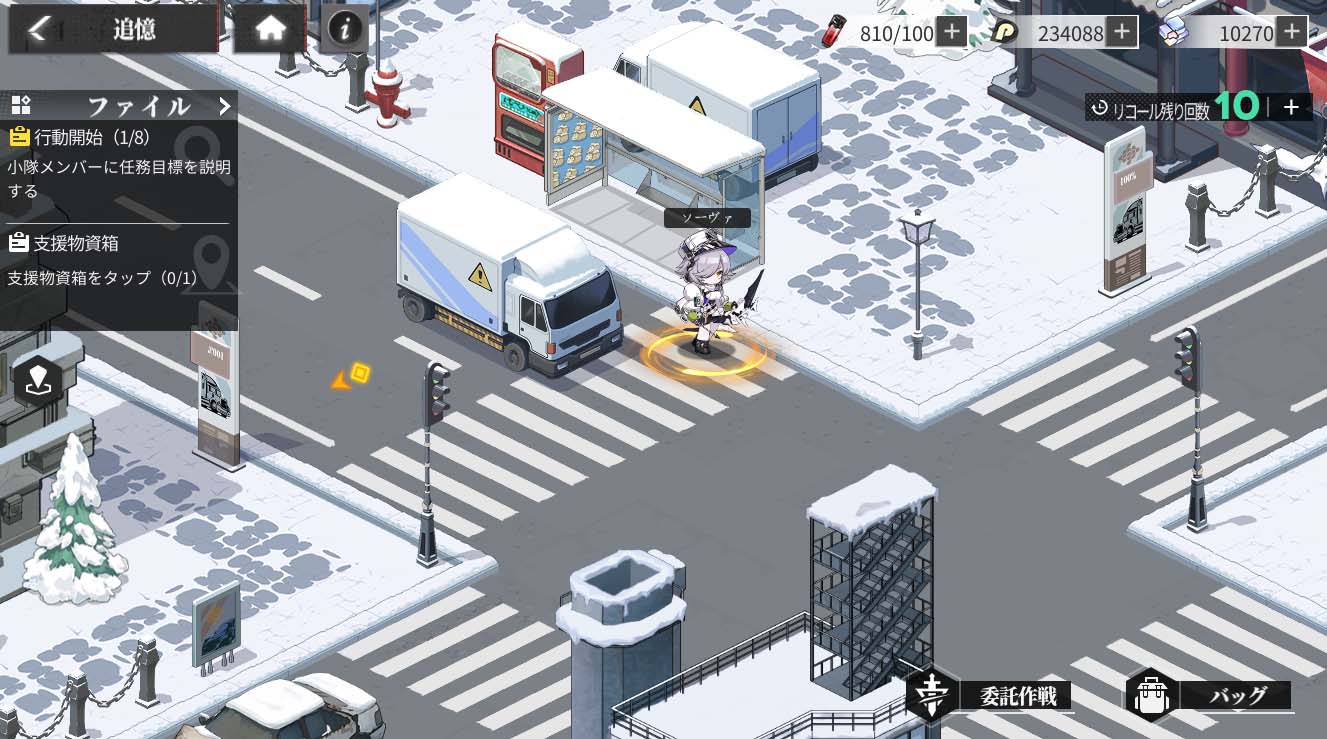Add stamina with the red vial plus
Image resolution: width=1327 pixels, height=739 pixels.
(951, 32)
